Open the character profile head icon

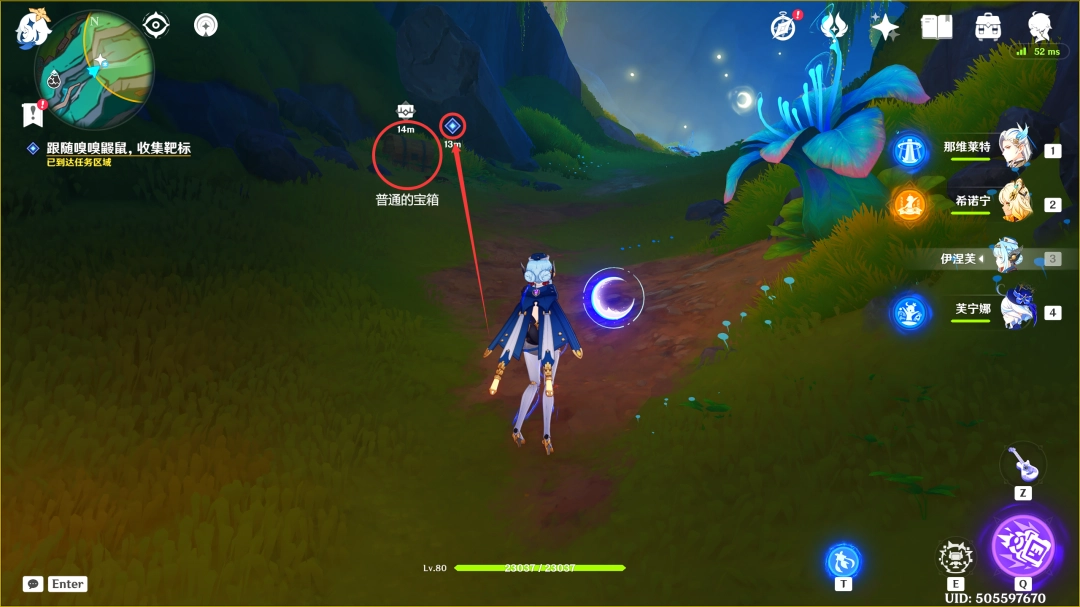[x=1041, y=25]
